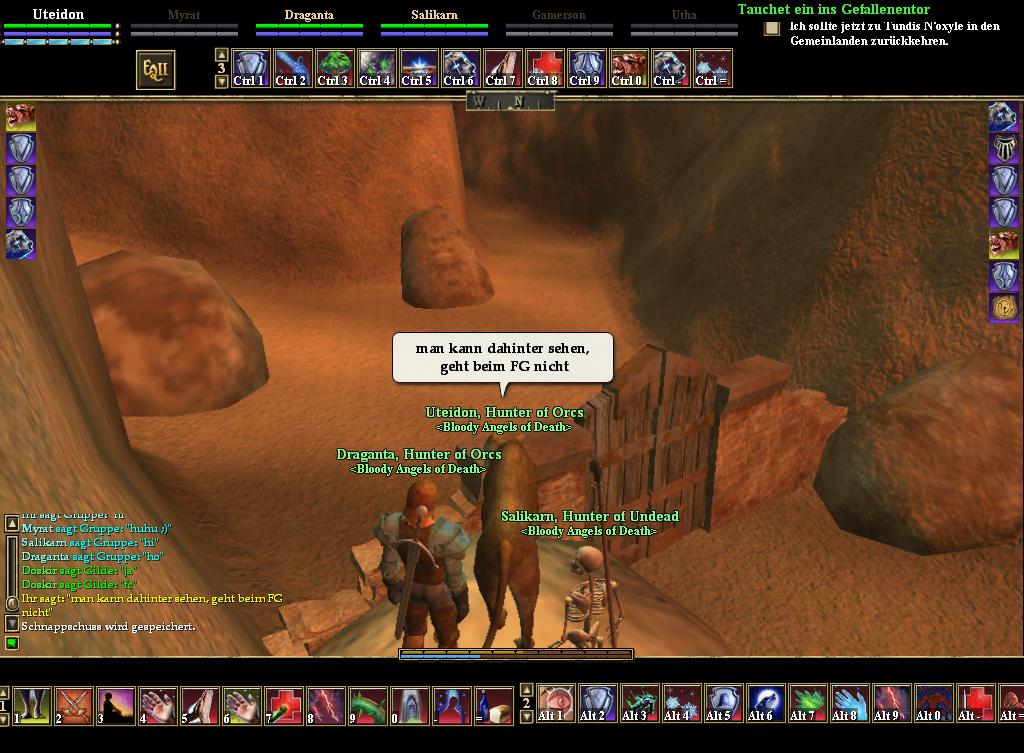Select group member Draganta's name
The width and height of the screenshot is (1024, 753).
coord(309,15)
